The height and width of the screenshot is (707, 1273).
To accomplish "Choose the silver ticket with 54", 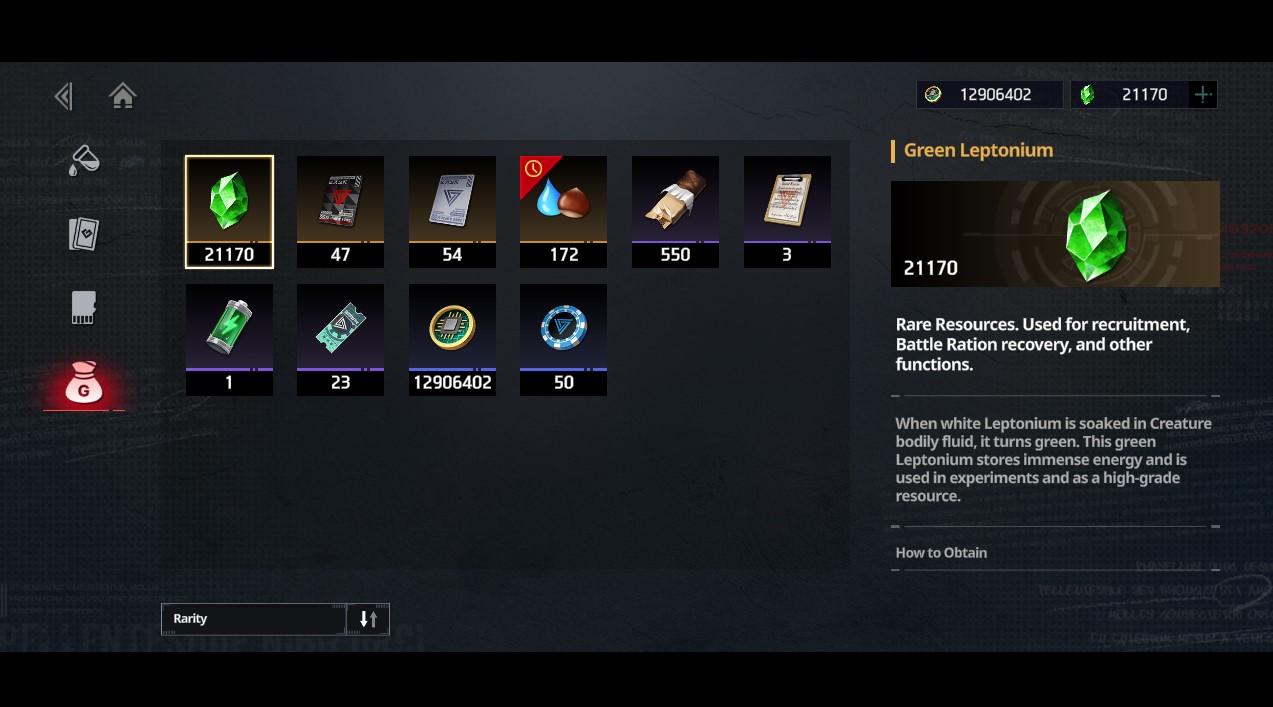I will [452, 211].
